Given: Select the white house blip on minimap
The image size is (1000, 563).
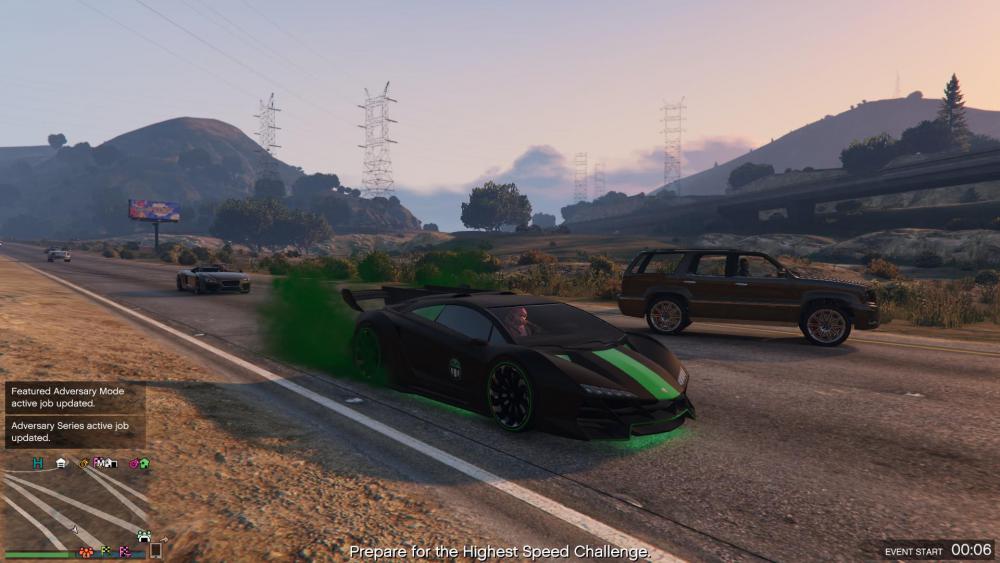Looking at the screenshot, I should tap(61, 463).
